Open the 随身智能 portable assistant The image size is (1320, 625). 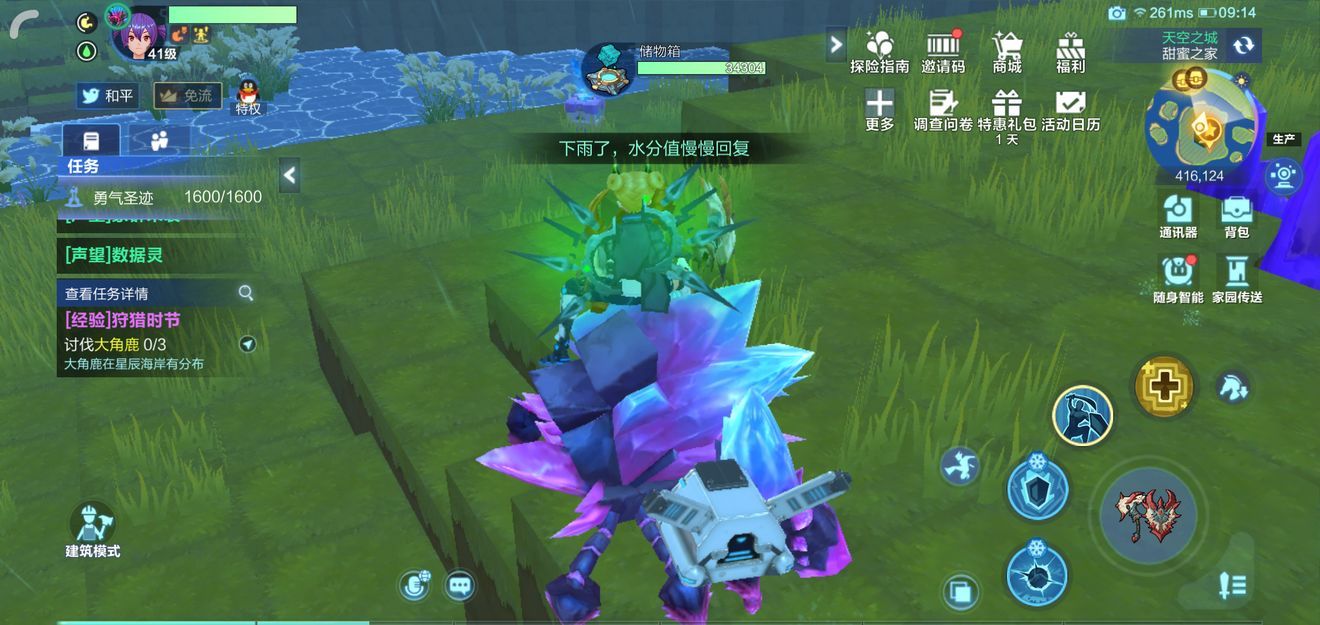(1178, 277)
